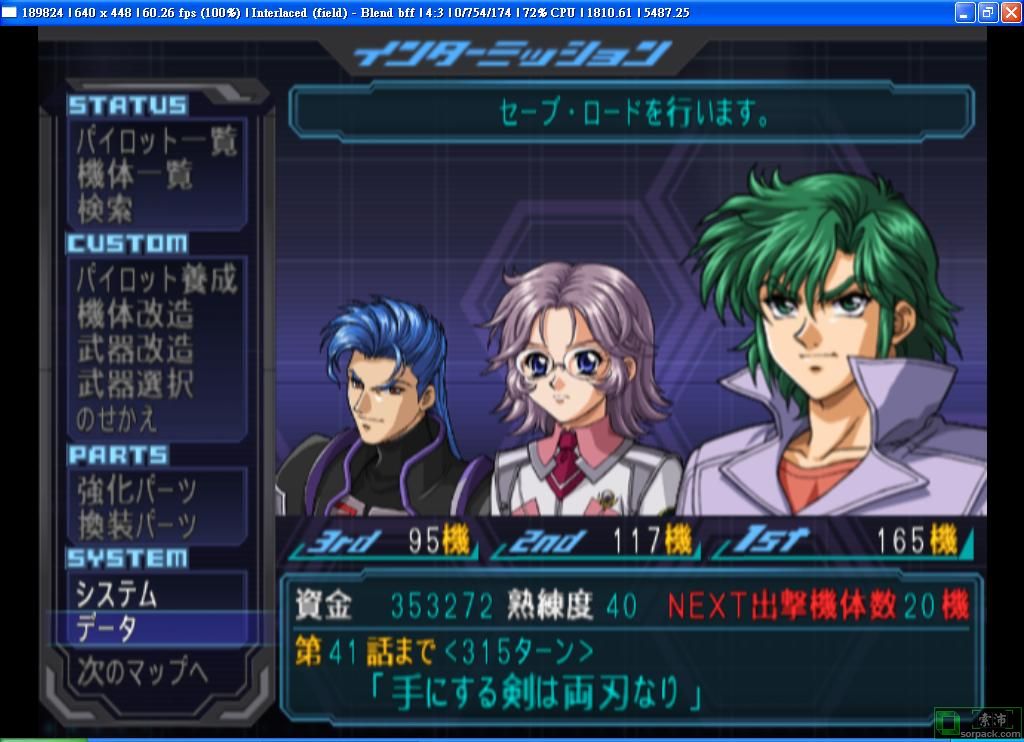Choose 検索 search option
The image size is (1024, 742).
point(105,209)
